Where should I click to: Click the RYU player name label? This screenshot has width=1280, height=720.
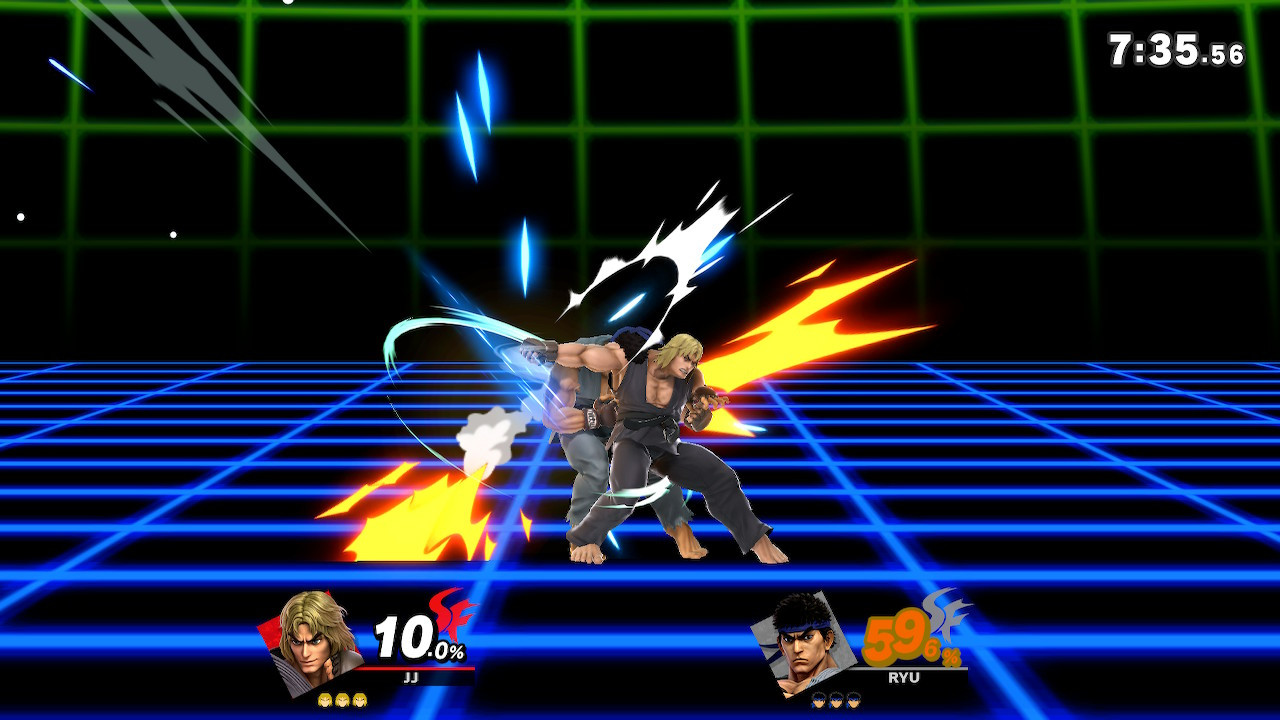click(903, 676)
